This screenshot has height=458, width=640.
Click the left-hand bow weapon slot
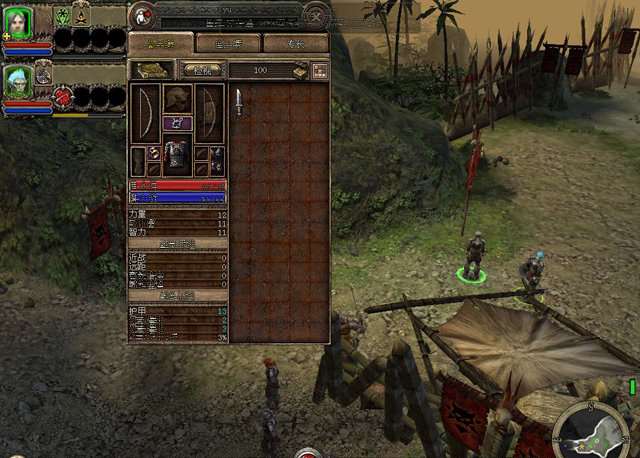(x=146, y=113)
